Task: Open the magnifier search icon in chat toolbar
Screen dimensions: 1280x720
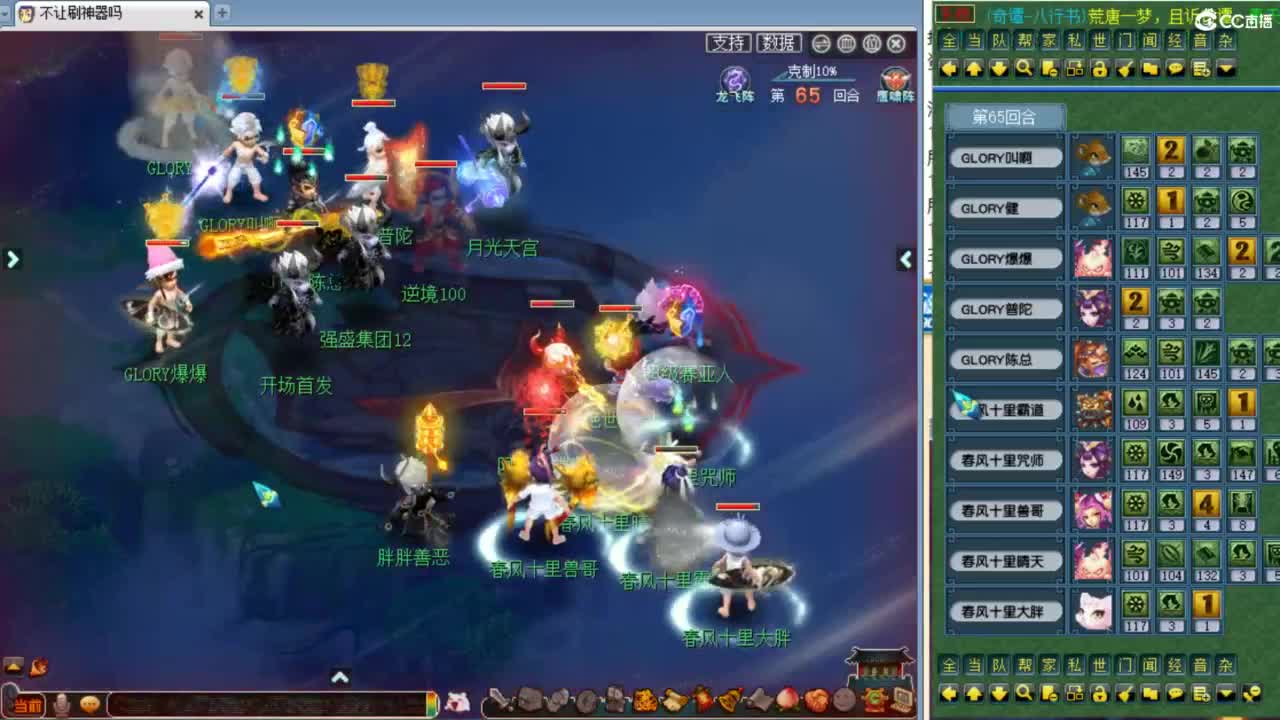Action: 1023,68
